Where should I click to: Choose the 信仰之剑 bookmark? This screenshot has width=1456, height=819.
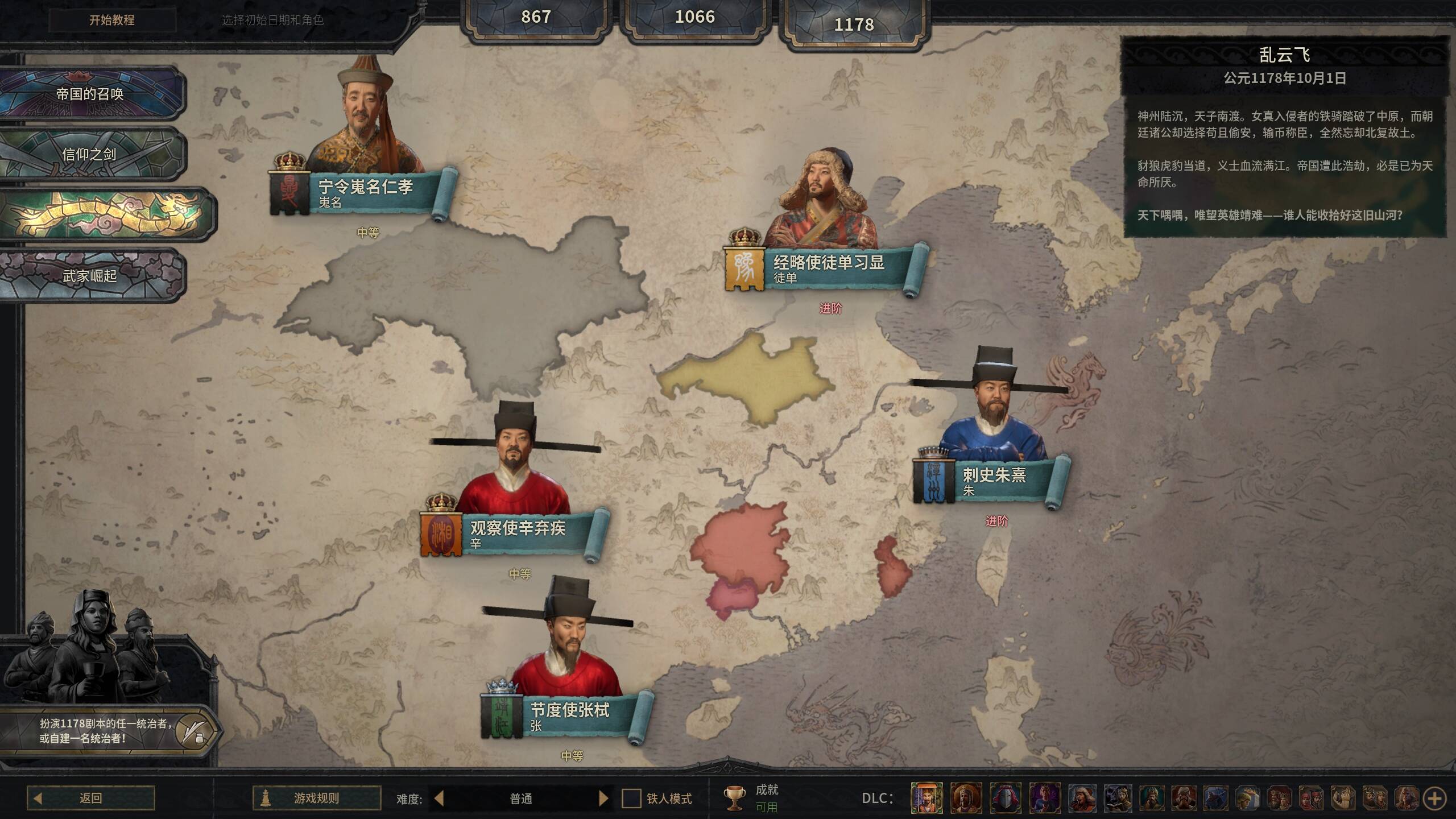pos(90,154)
